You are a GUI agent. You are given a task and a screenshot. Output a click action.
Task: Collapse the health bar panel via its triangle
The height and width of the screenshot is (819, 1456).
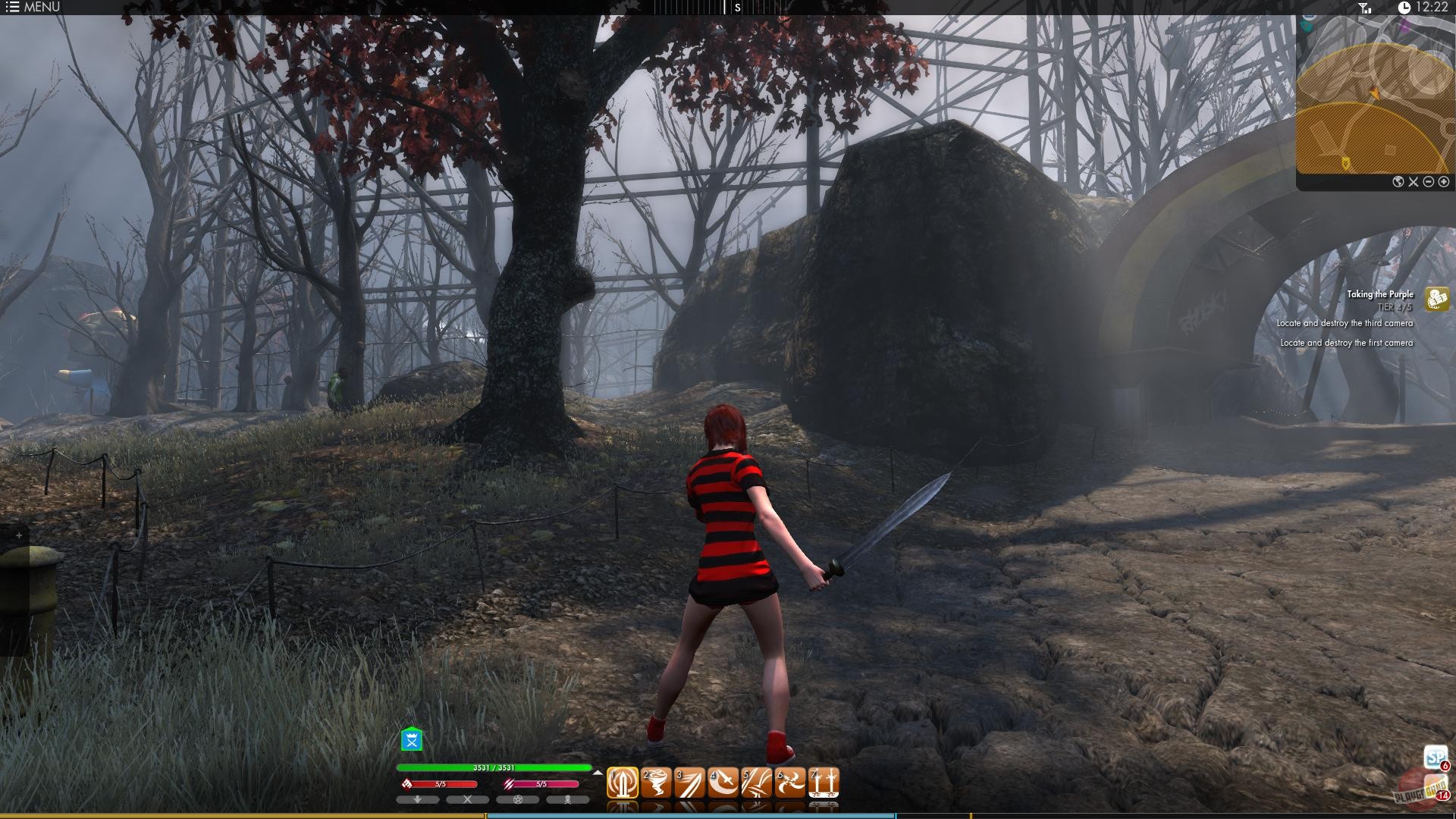click(x=598, y=773)
